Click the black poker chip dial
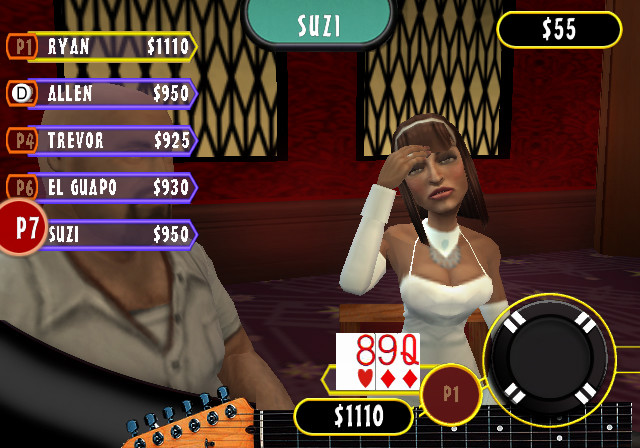Image resolution: width=640 pixels, height=448 pixels. pyautogui.click(x=549, y=361)
